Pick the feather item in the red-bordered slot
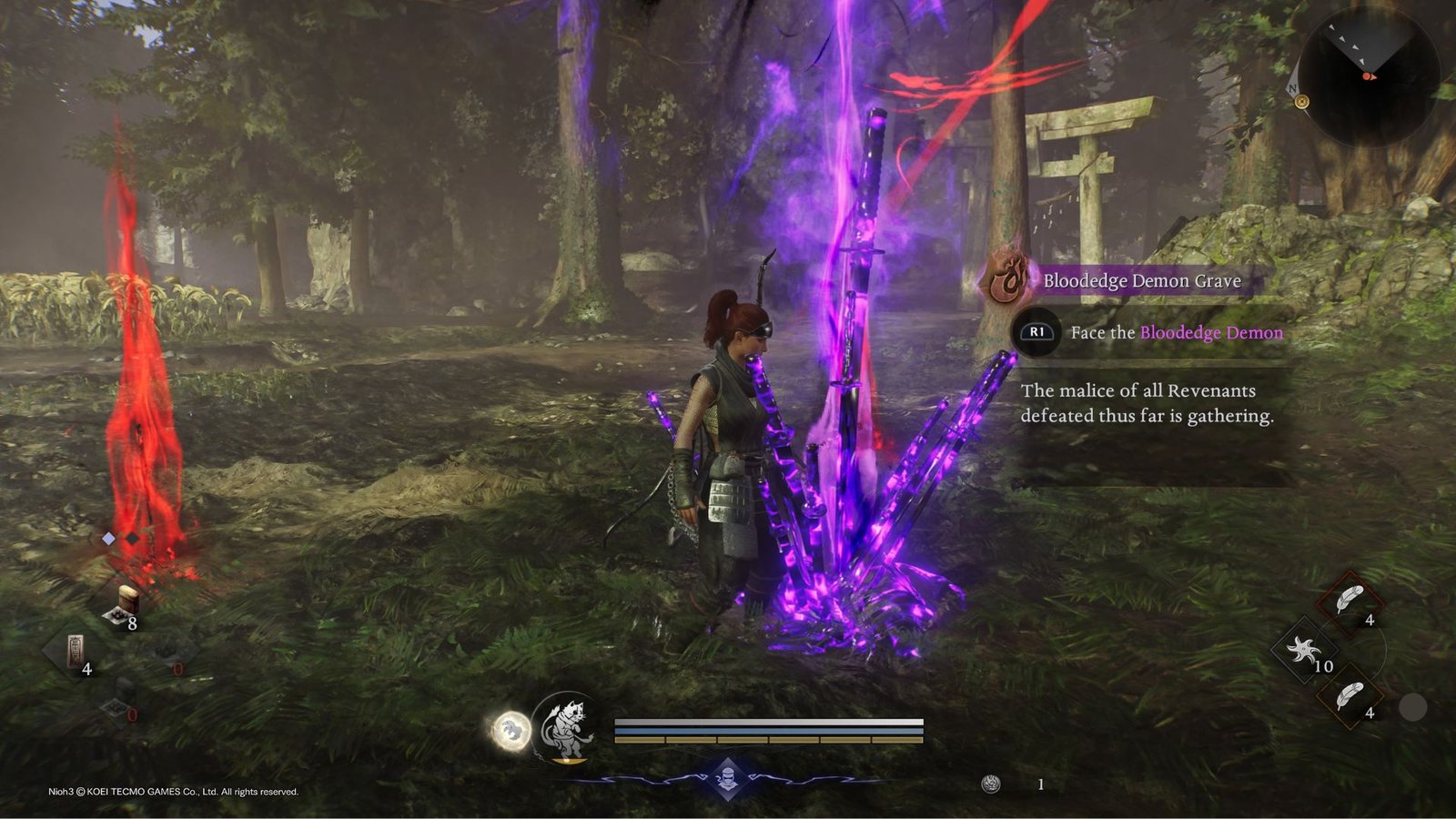Image resolution: width=1456 pixels, height=819 pixels. [x=1350, y=602]
